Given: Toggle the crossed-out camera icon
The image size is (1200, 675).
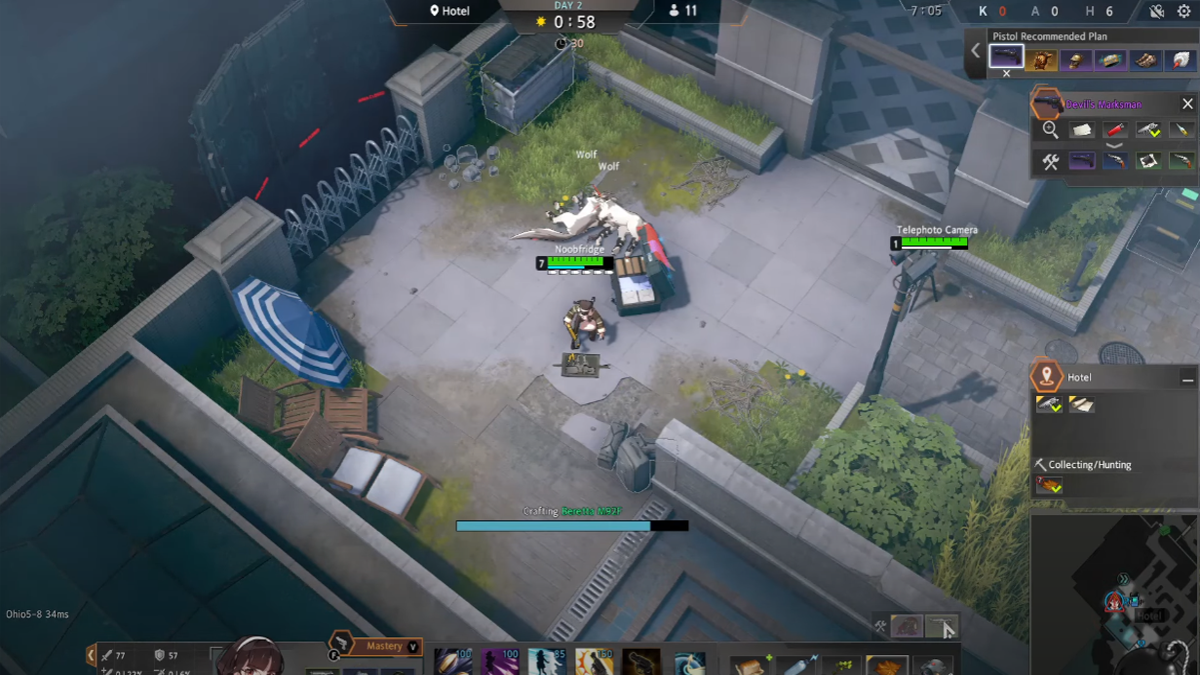Looking at the screenshot, I should point(1157,11).
